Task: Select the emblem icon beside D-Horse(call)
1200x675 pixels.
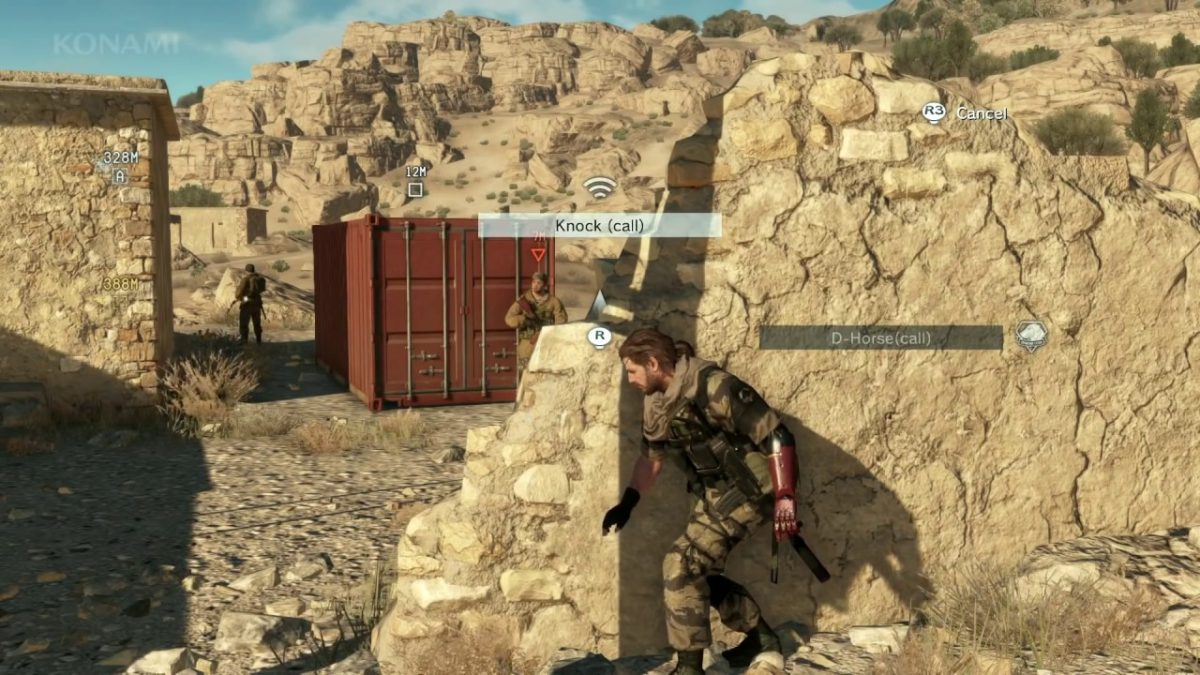Action: 1031,335
